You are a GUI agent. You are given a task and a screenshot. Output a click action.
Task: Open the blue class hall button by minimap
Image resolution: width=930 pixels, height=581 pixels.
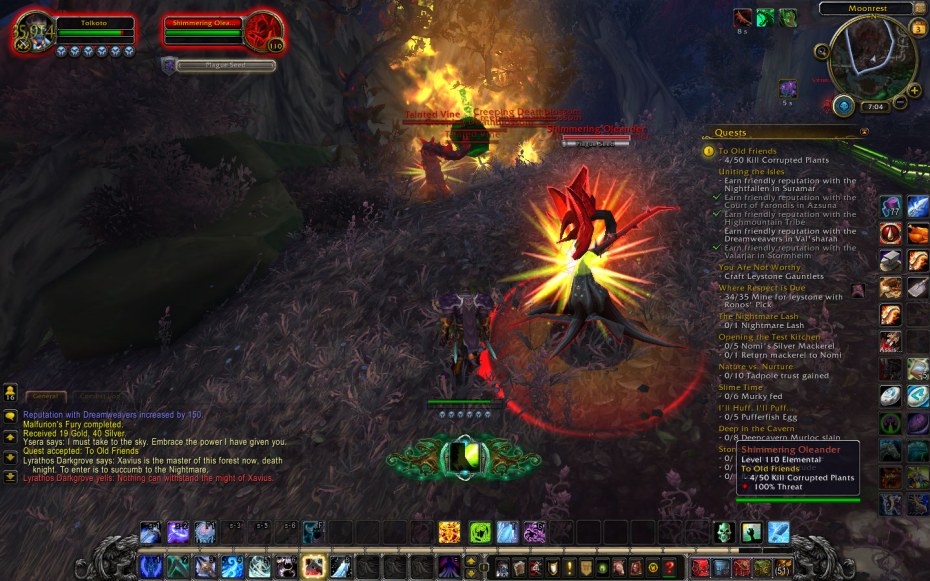[x=843, y=105]
